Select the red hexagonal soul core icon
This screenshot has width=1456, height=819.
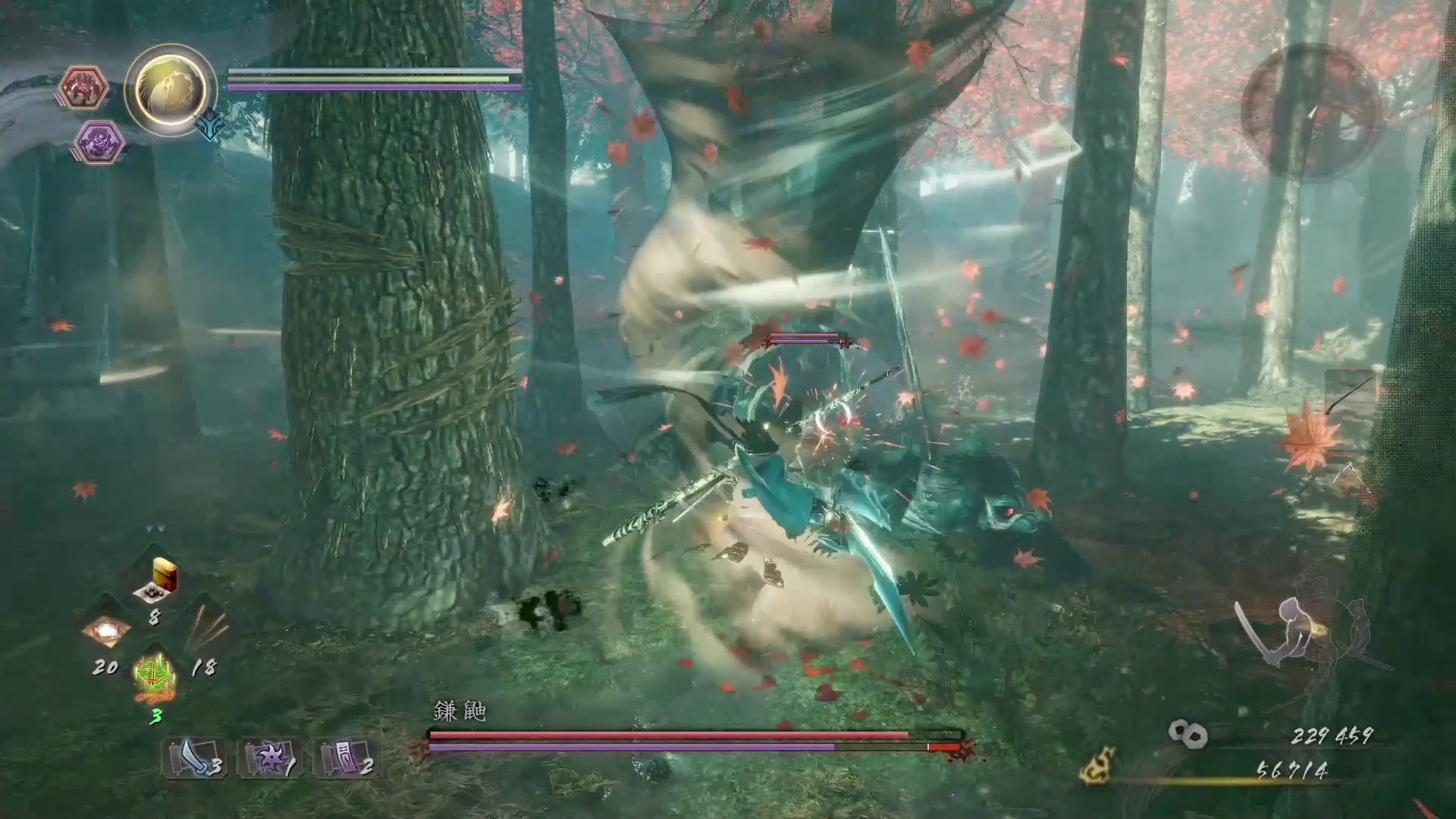coord(83,89)
